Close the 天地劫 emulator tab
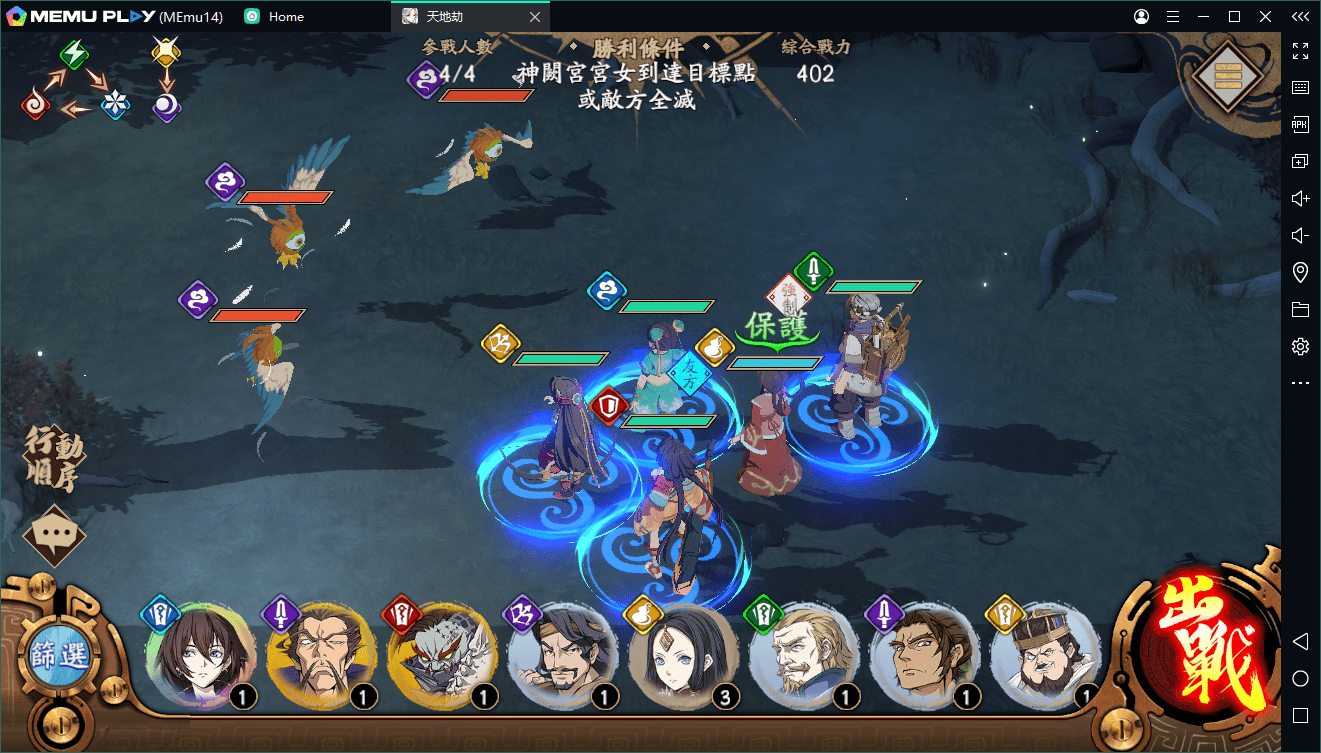This screenshot has width=1321, height=753. pyautogui.click(x=535, y=17)
